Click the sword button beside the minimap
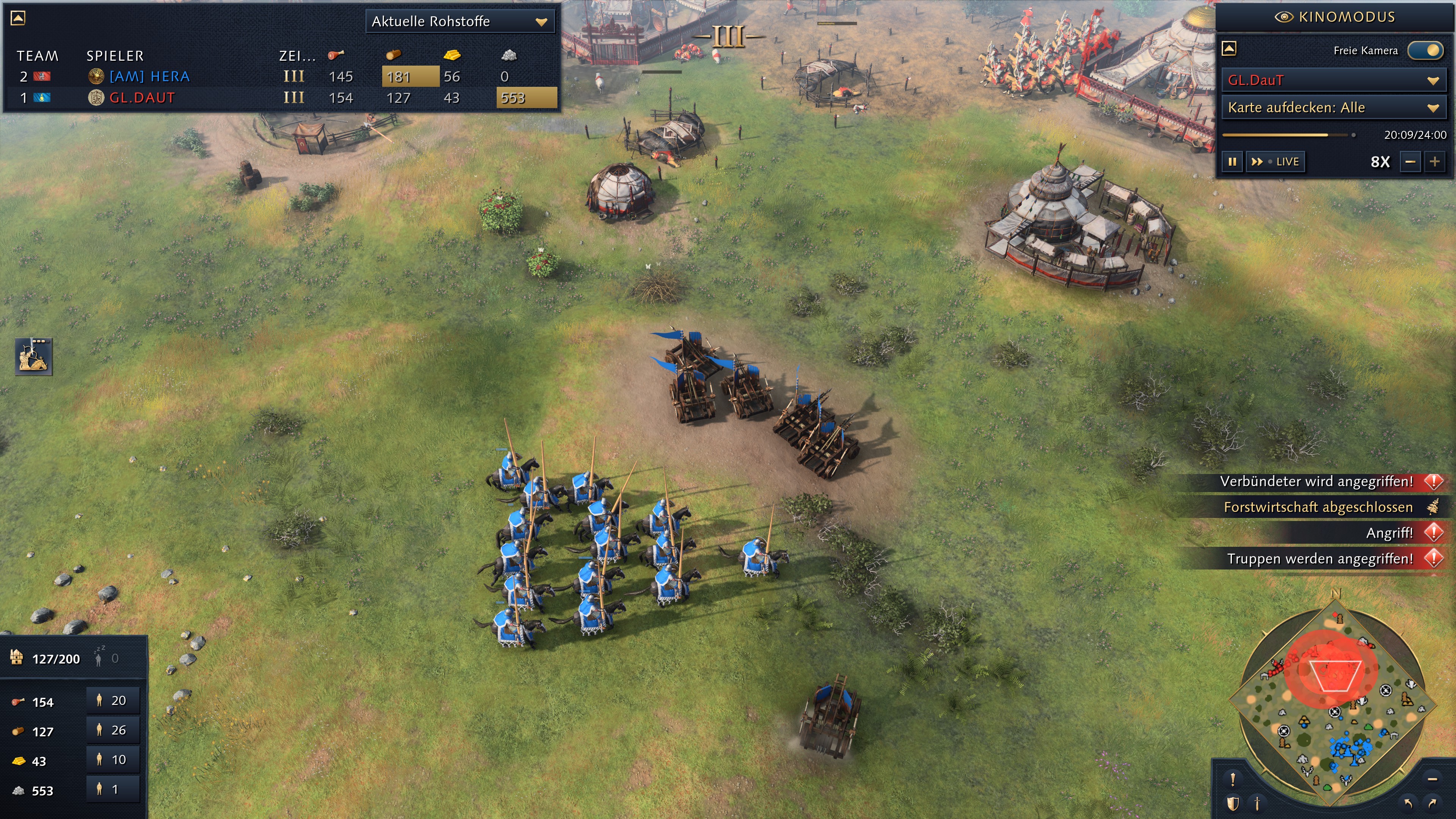Image resolution: width=1456 pixels, height=819 pixels. [x=1257, y=803]
